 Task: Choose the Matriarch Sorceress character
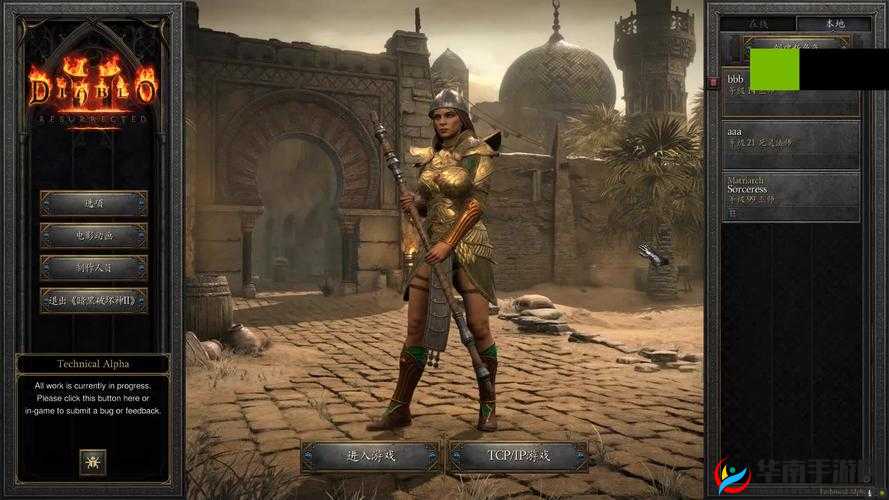point(790,196)
